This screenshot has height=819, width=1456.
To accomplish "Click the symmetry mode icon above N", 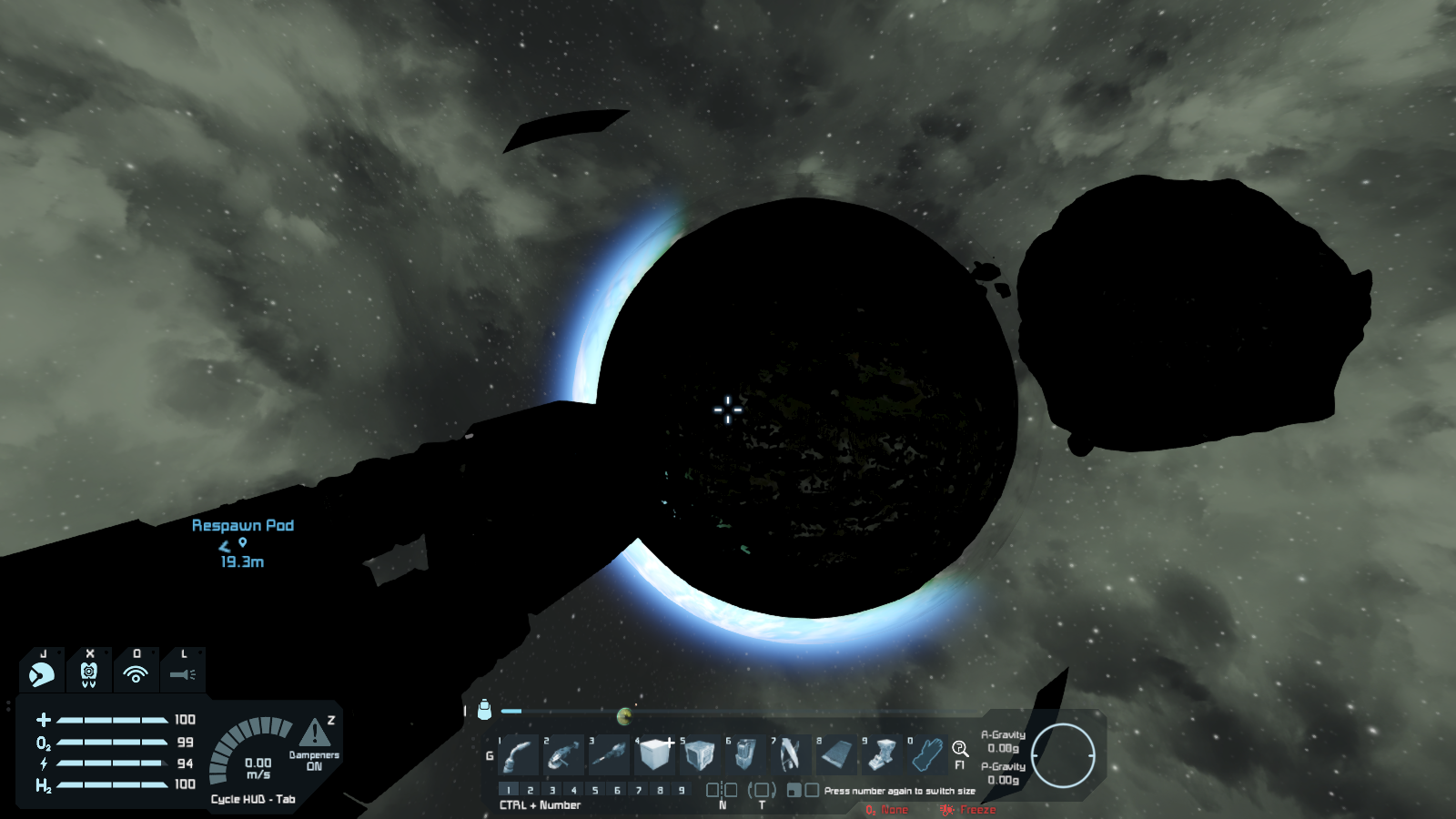I will pos(722,790).
